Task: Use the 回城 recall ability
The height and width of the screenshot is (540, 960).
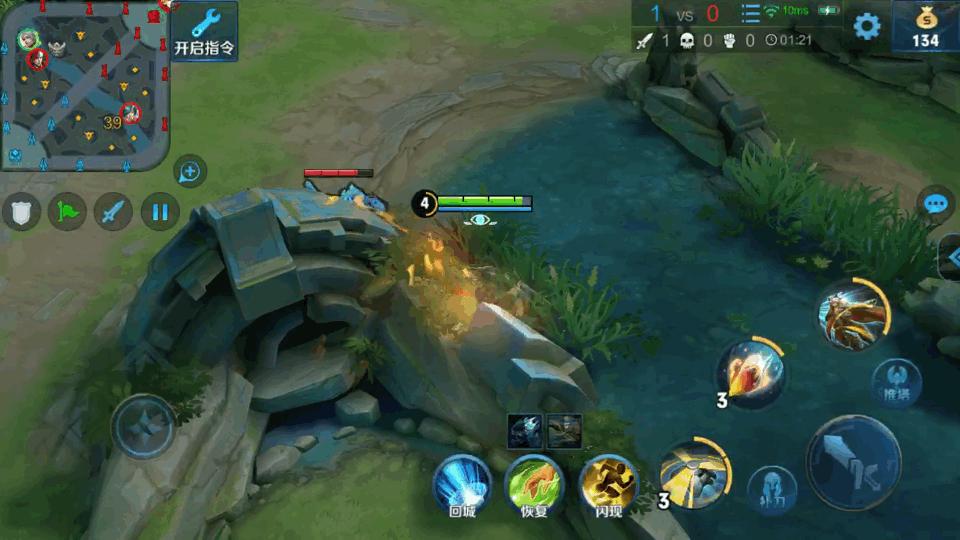Action: coord(461,484)
